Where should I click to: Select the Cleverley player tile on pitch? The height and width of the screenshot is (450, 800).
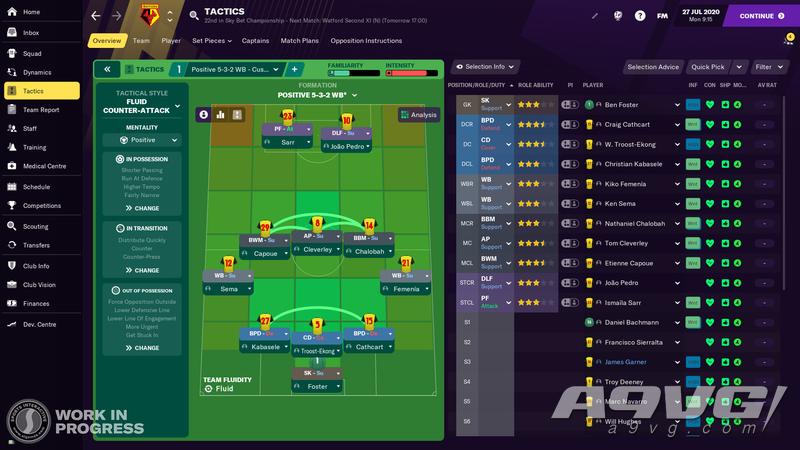[x=318, y=250]
